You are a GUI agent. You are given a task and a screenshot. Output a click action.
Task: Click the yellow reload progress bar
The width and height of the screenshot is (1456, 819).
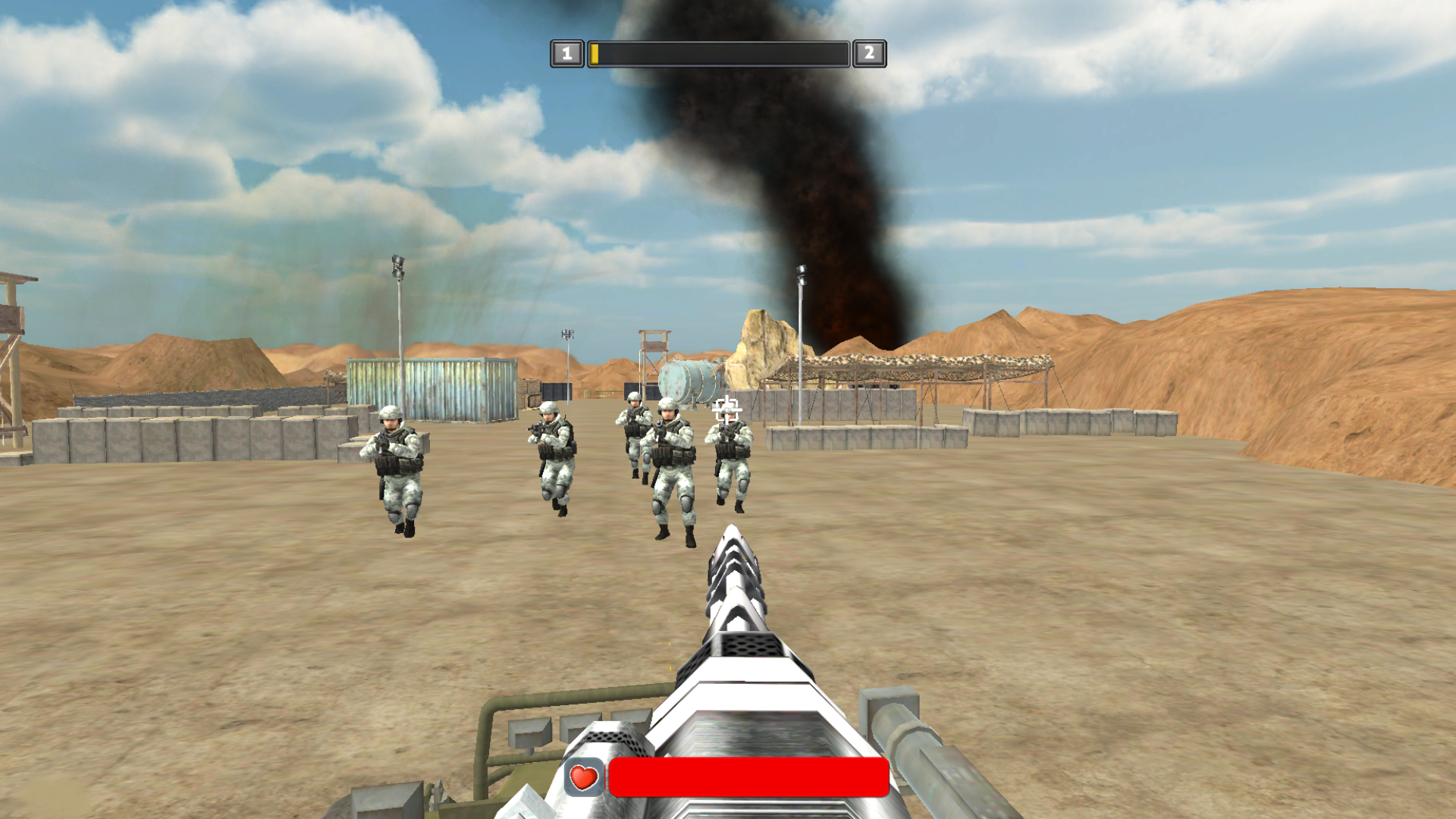click(x=596, y=53)
